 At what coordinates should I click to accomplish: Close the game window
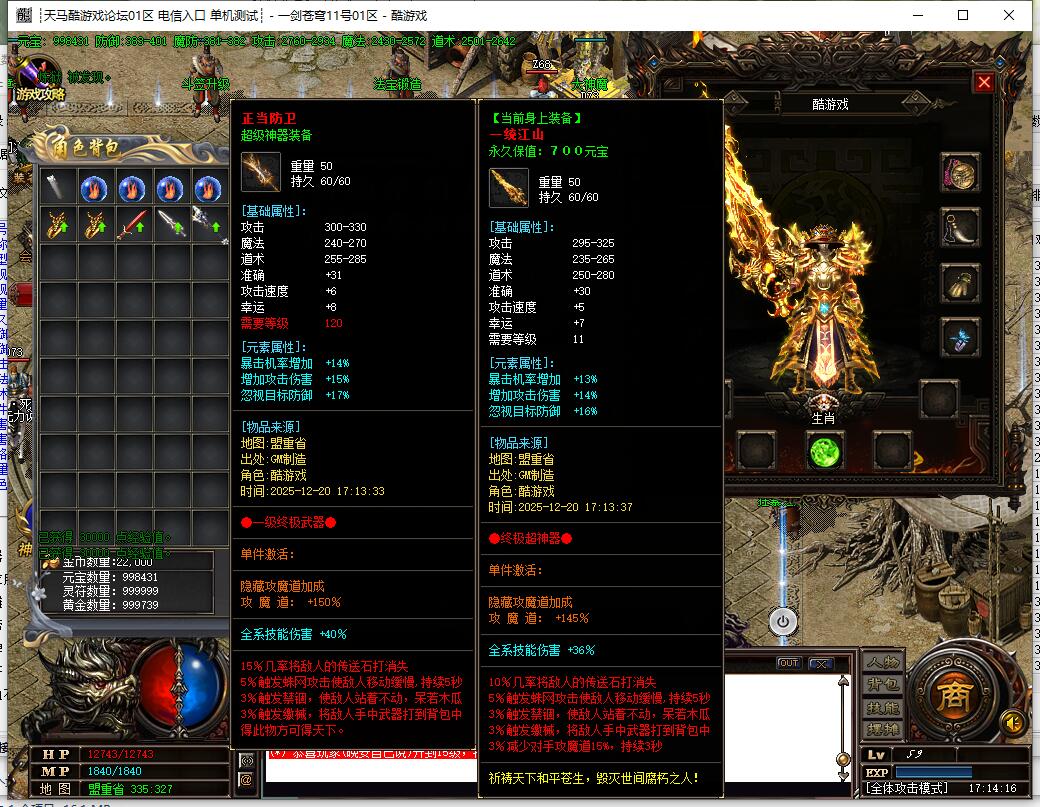(x=1009, y=15)
